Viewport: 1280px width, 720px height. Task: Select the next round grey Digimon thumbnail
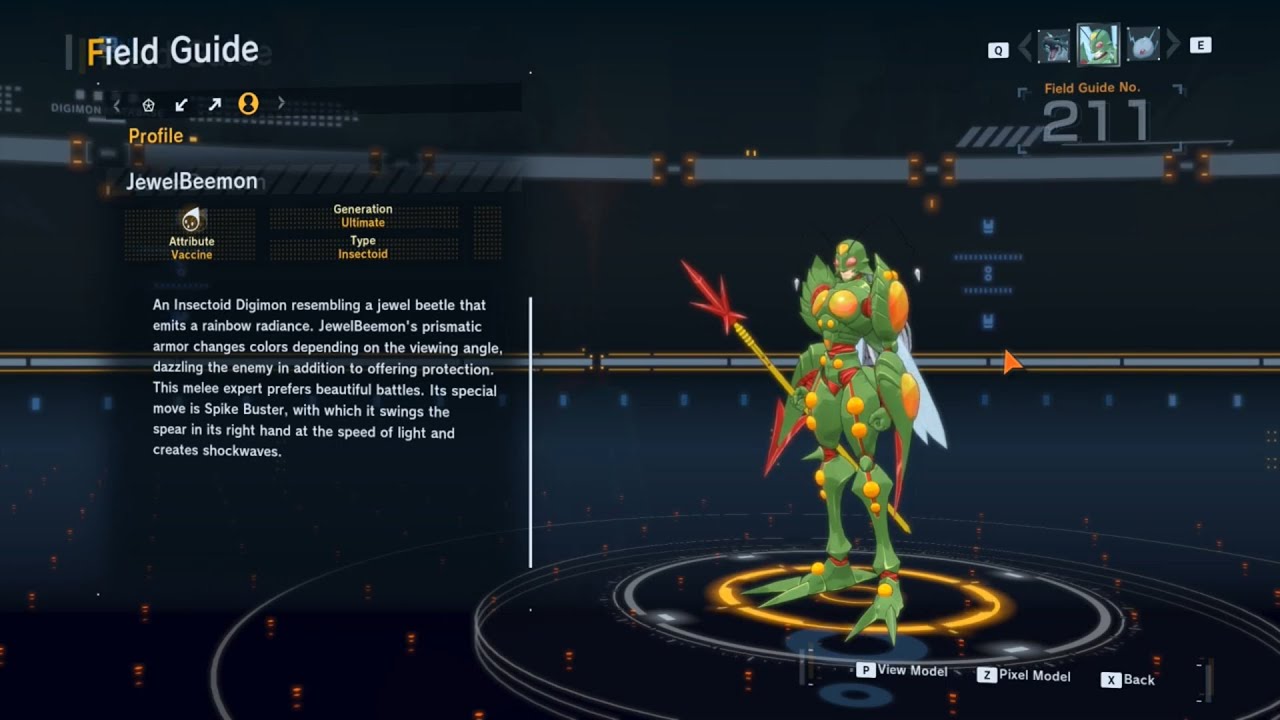click(x=1142, y=45)
